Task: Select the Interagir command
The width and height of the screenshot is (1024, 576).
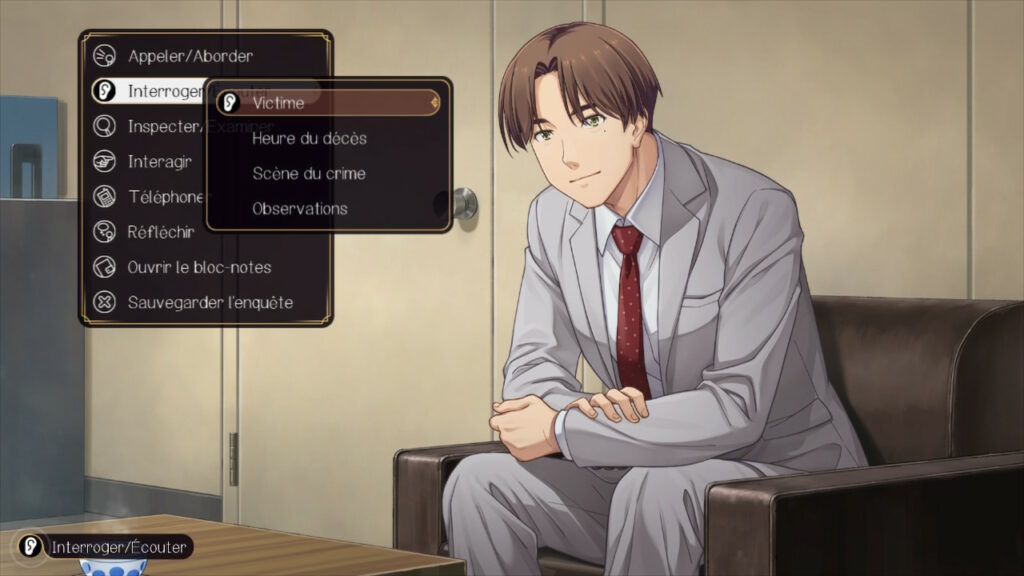Action: click(160, 162)
